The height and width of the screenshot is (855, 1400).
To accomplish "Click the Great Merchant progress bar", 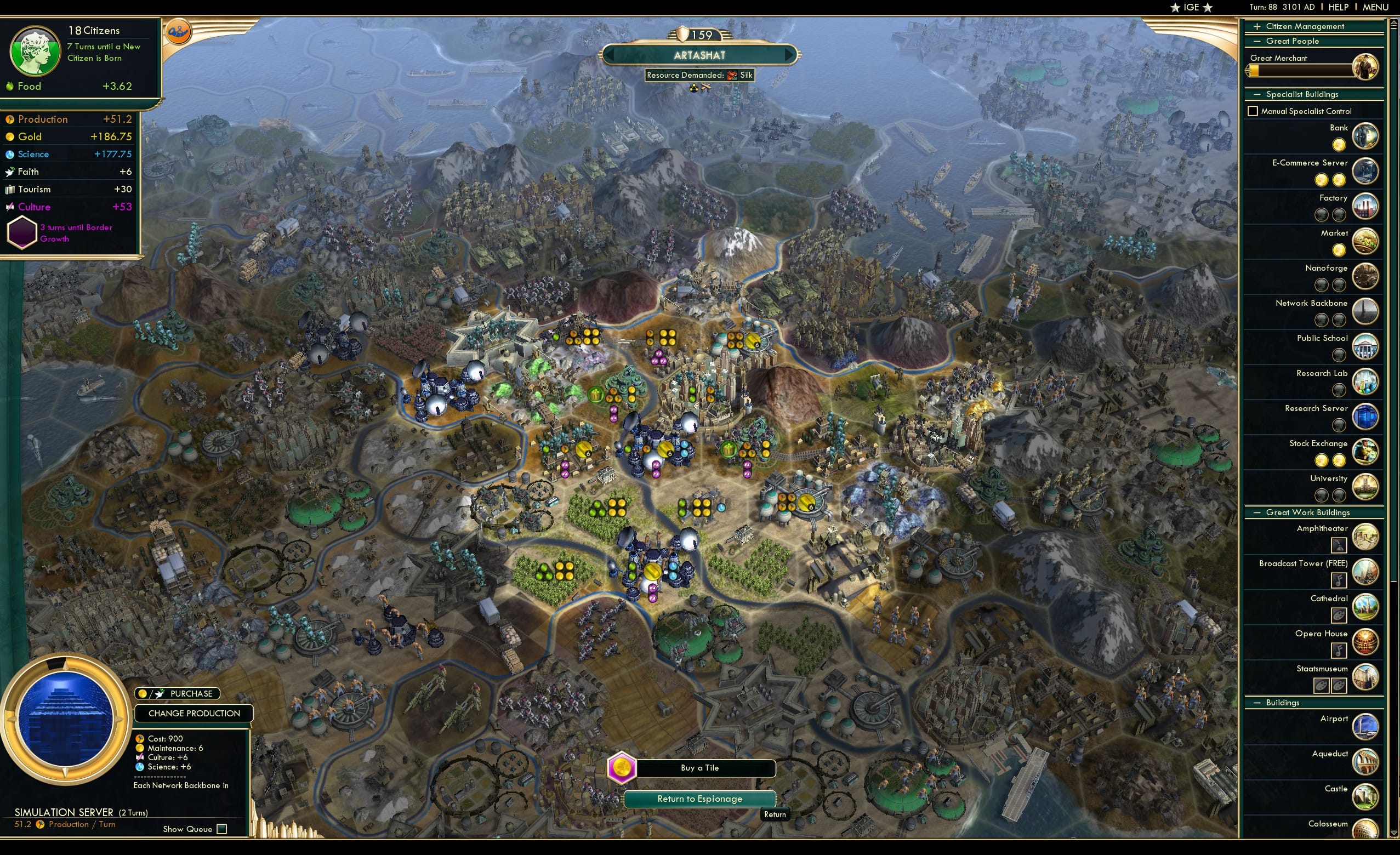I will (x=1301, y=71).
